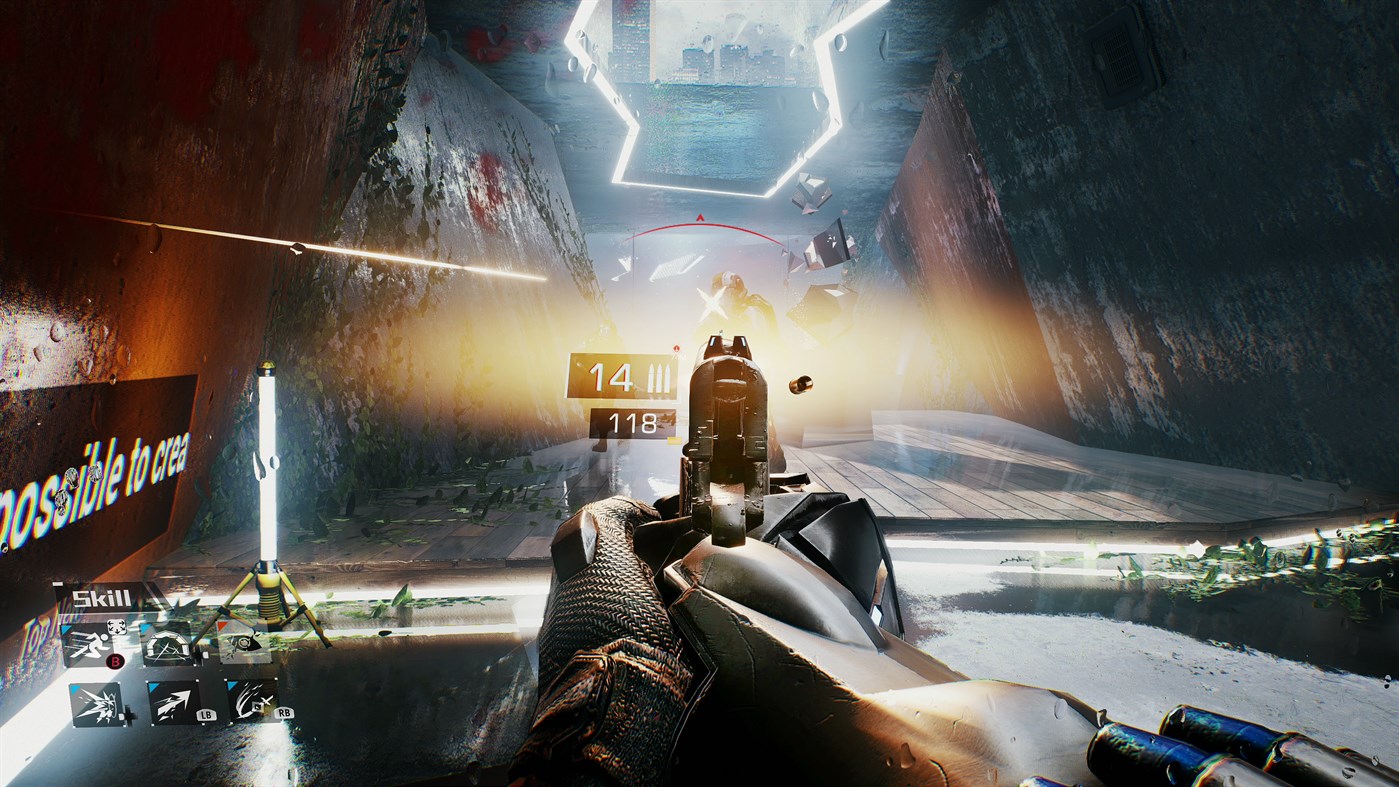Screen dimensions: 1399x787
Task: Select the sprint dash skill icon
Action: point(91,645)
